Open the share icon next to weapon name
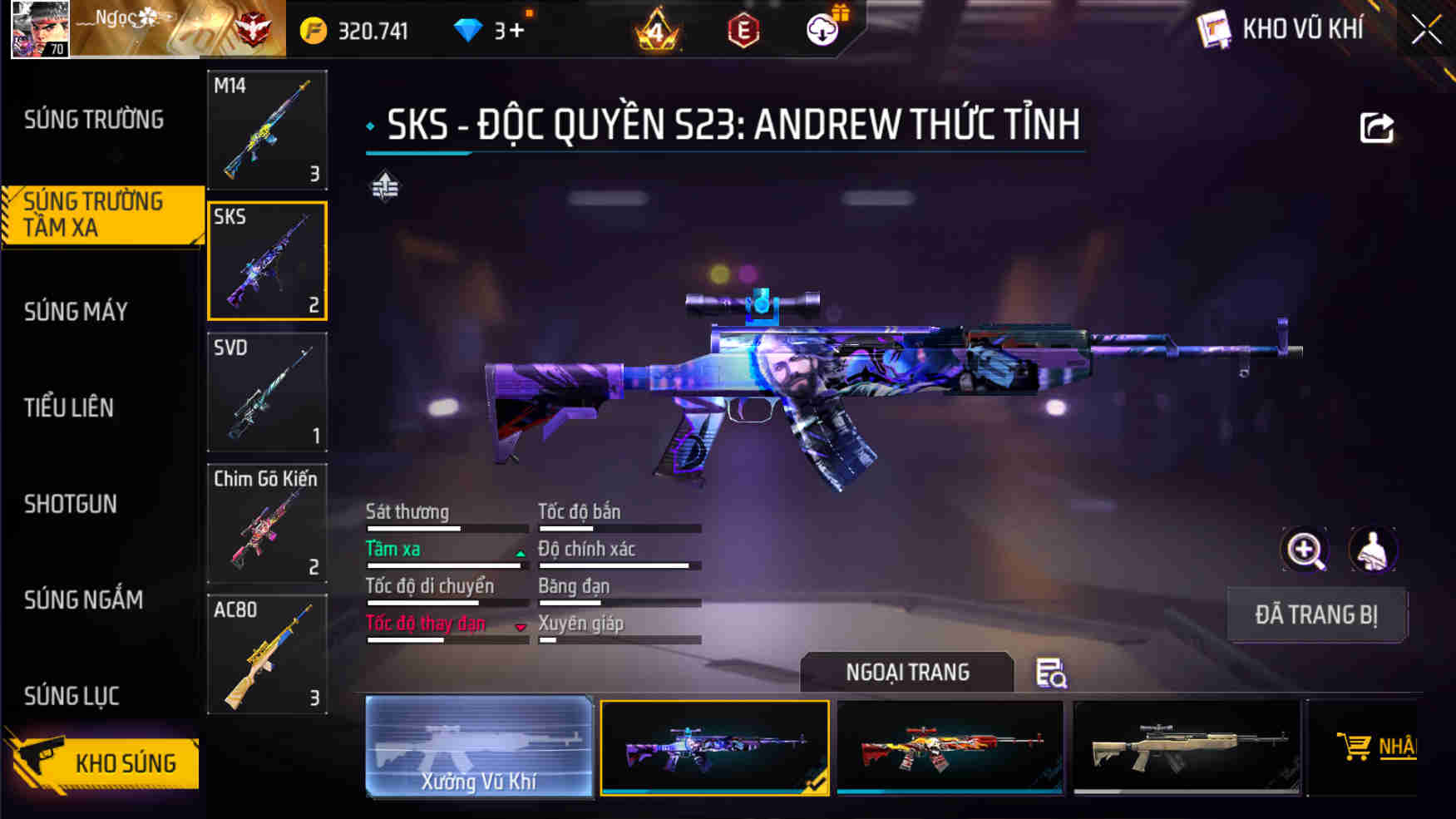 pos(1375,125)
